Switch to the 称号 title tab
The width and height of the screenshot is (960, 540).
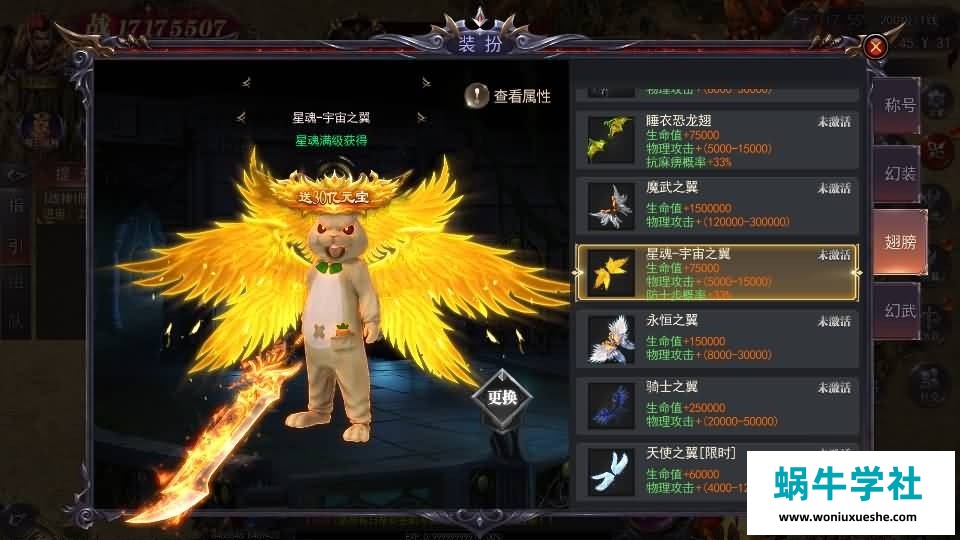[x=899, y=105]
